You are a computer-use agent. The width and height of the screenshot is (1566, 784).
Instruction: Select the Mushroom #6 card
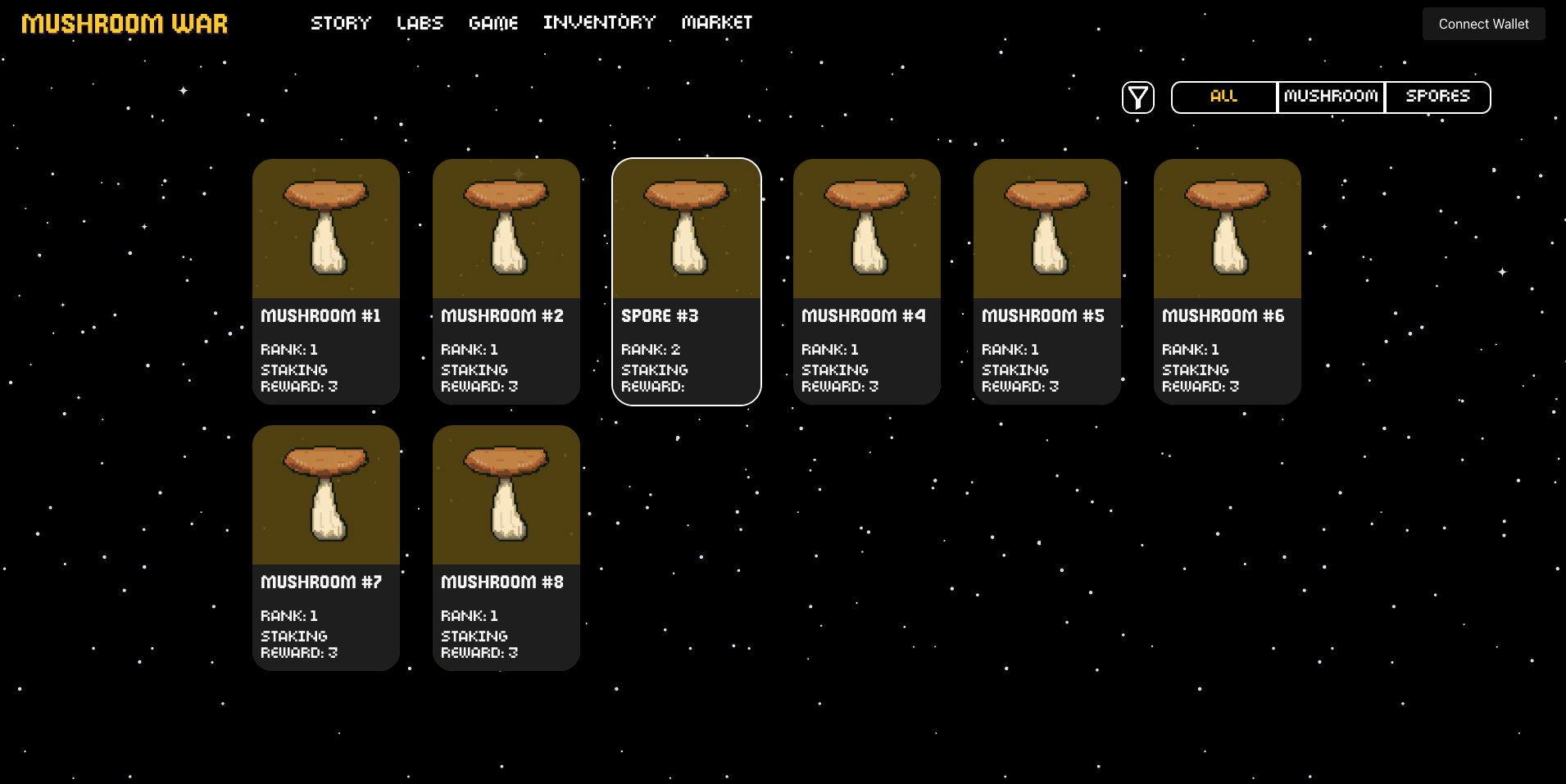1228,281
